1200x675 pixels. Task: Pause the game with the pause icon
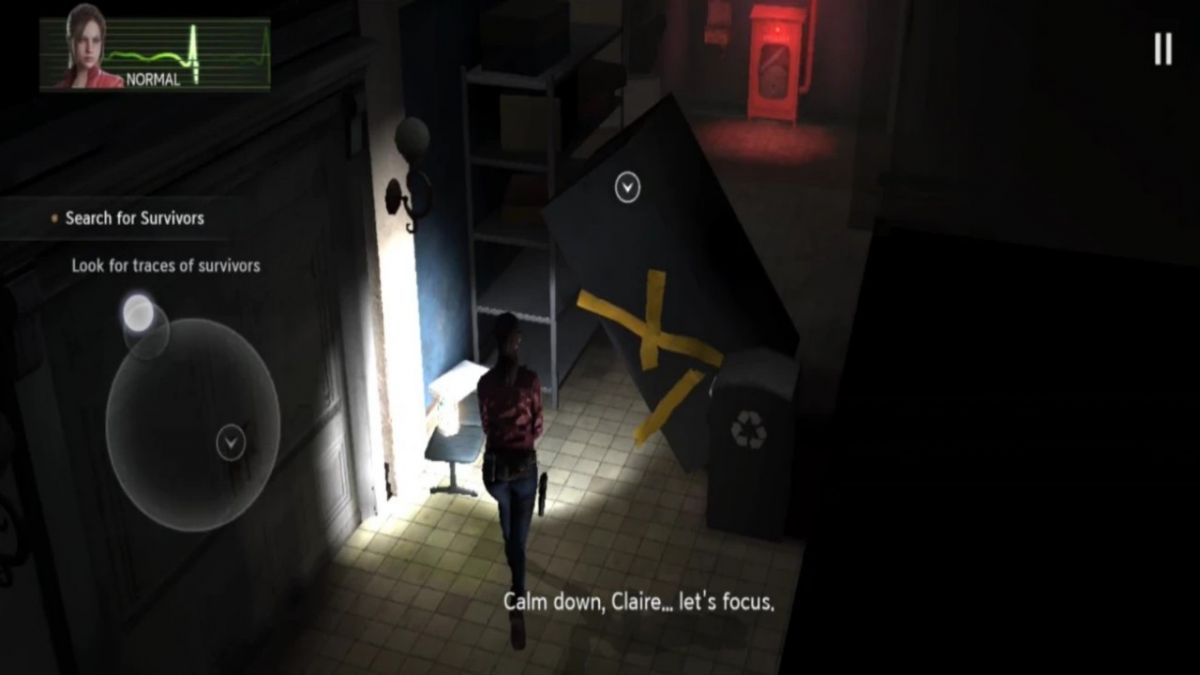point(1162,48)
